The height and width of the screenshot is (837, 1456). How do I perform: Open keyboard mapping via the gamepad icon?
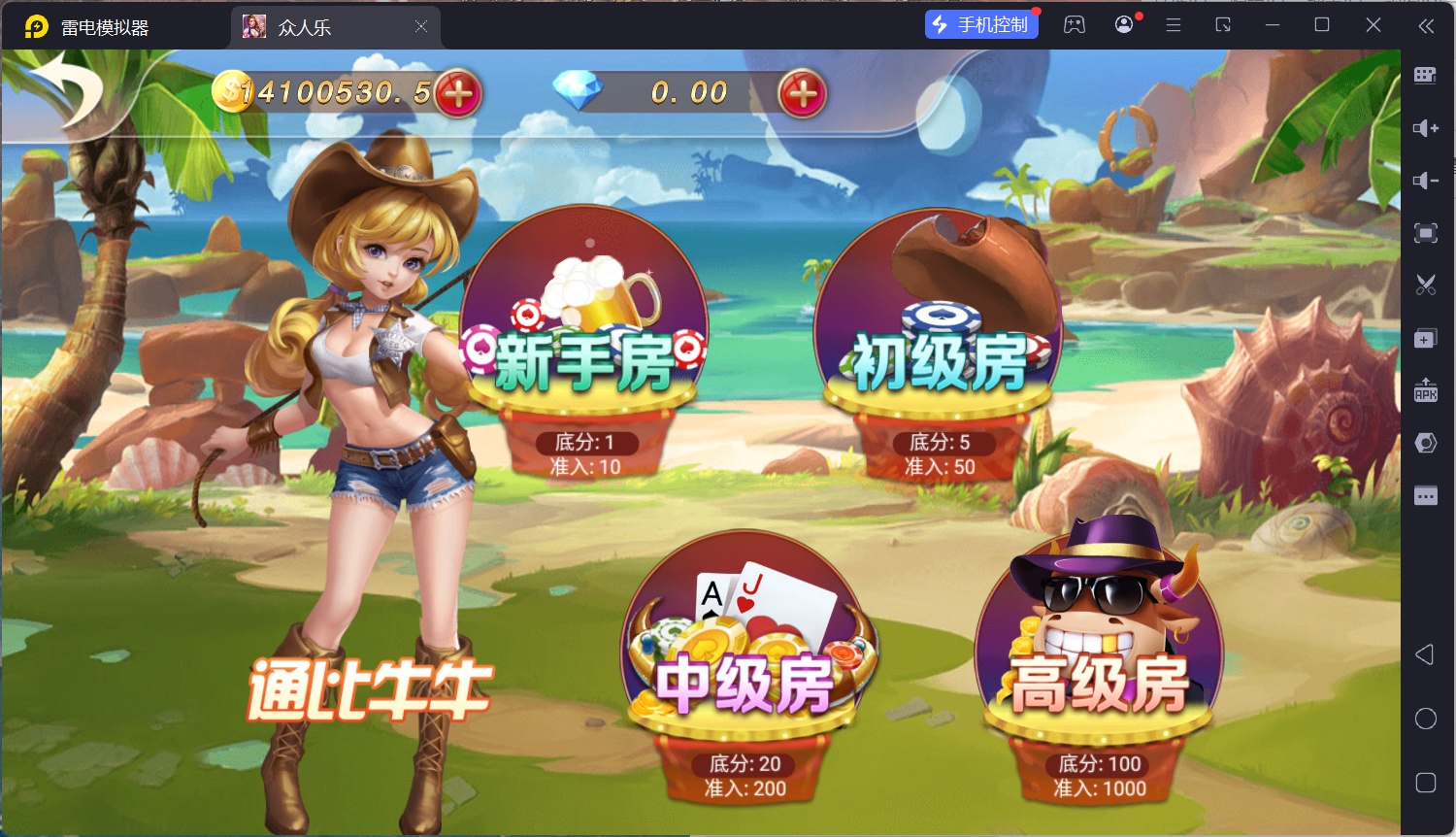click(x=1074, y=24)
